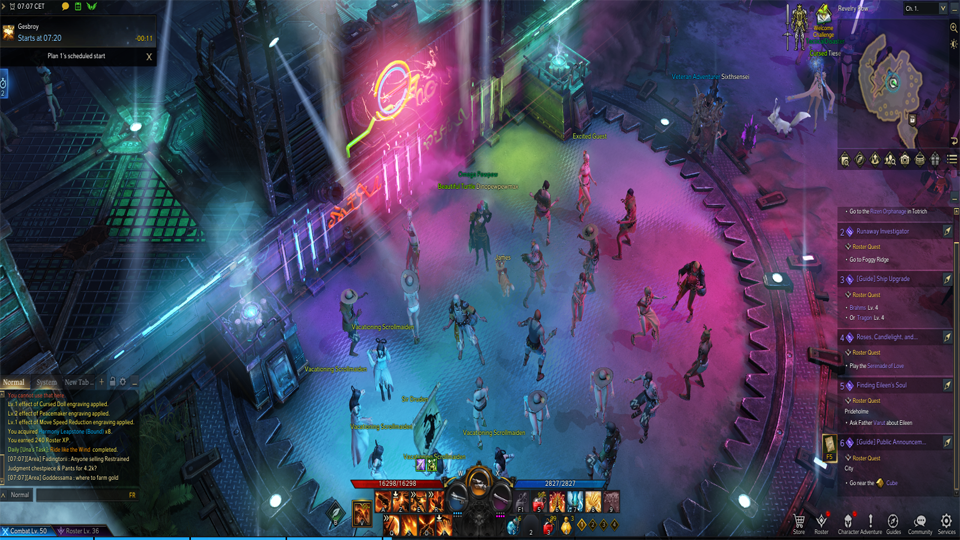The image size is (960, 540).
Task: Open the Roster menu
Action: point(821,521)
